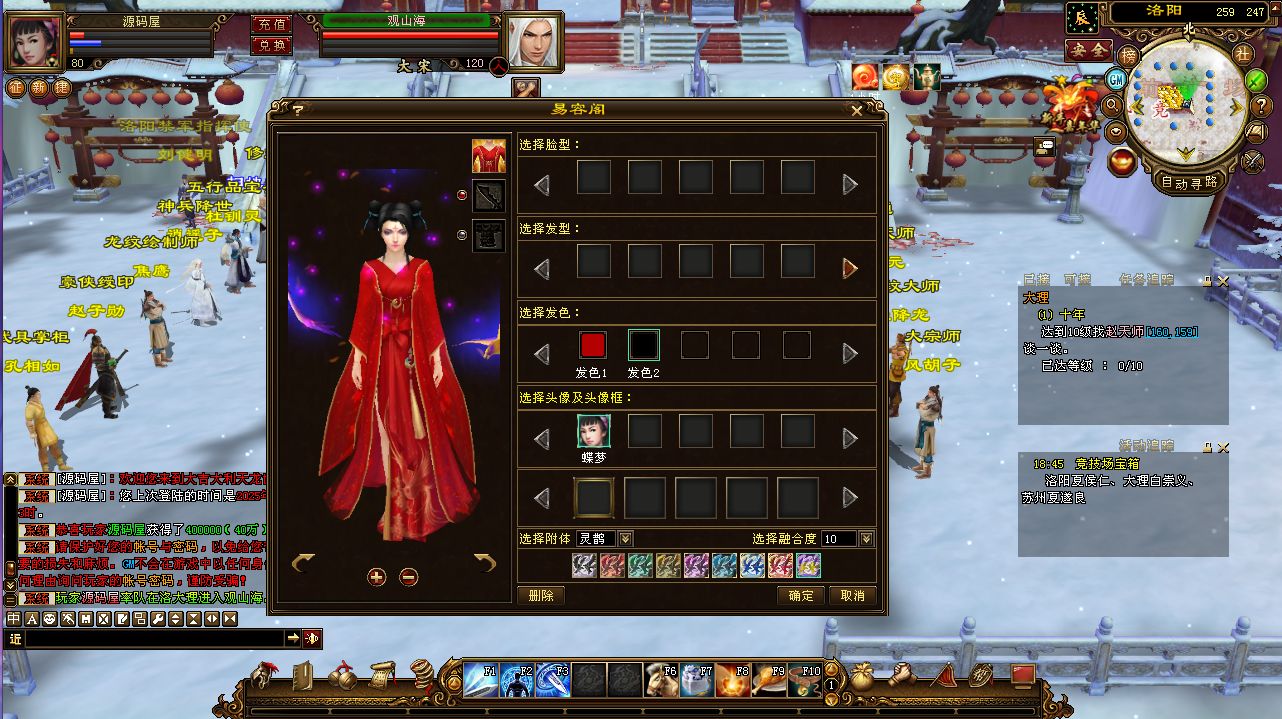Select the black hair color swatch 发色2
The width and height of the screenshot is (1282, 719).
644,345
